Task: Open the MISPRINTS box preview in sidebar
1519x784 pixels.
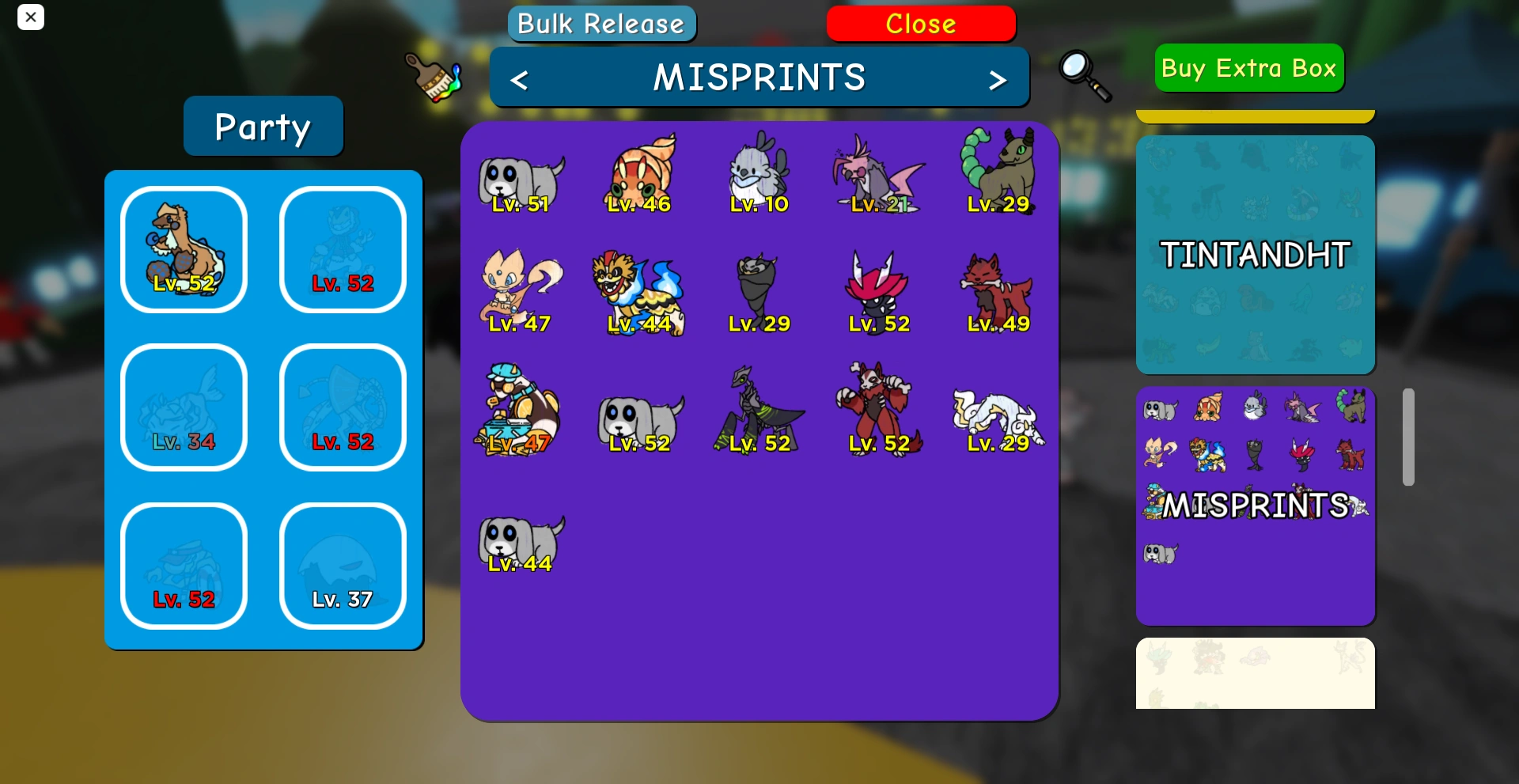Action: [1255, 504]
